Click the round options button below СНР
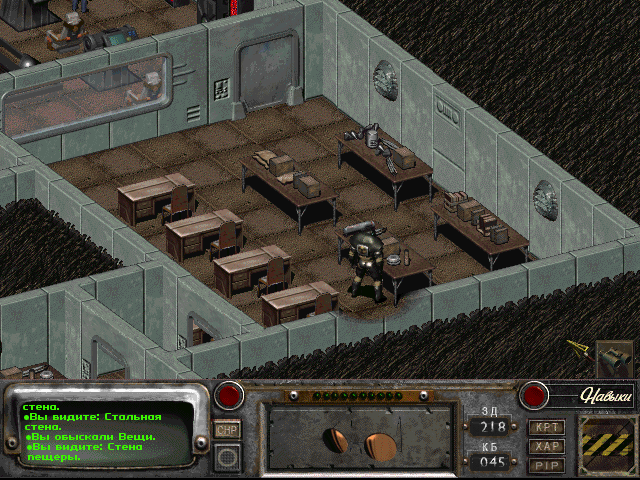Screen dimensions: 640x480 227,458
